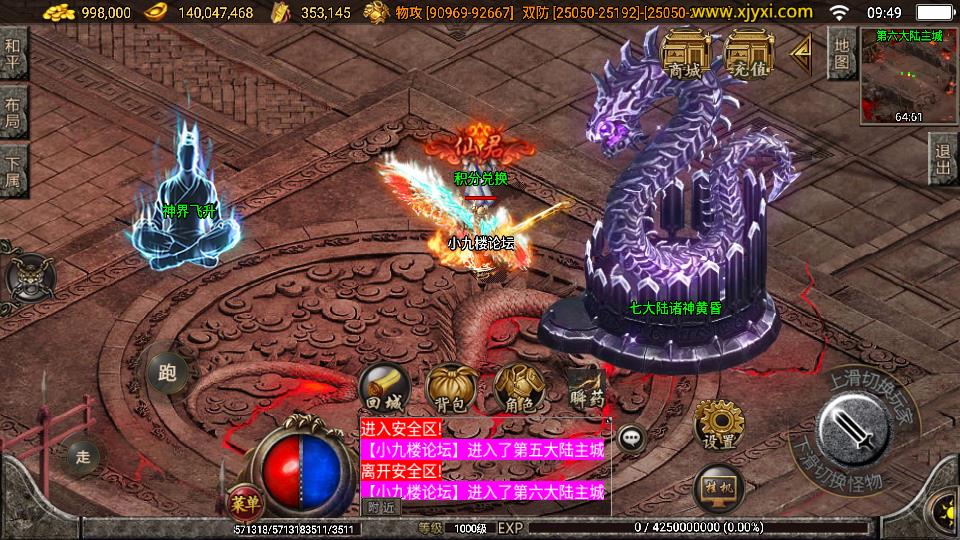Select the 跑 run movement button
Image resolution: width=960 pixels, height=540 pixels.
[167, 373]
